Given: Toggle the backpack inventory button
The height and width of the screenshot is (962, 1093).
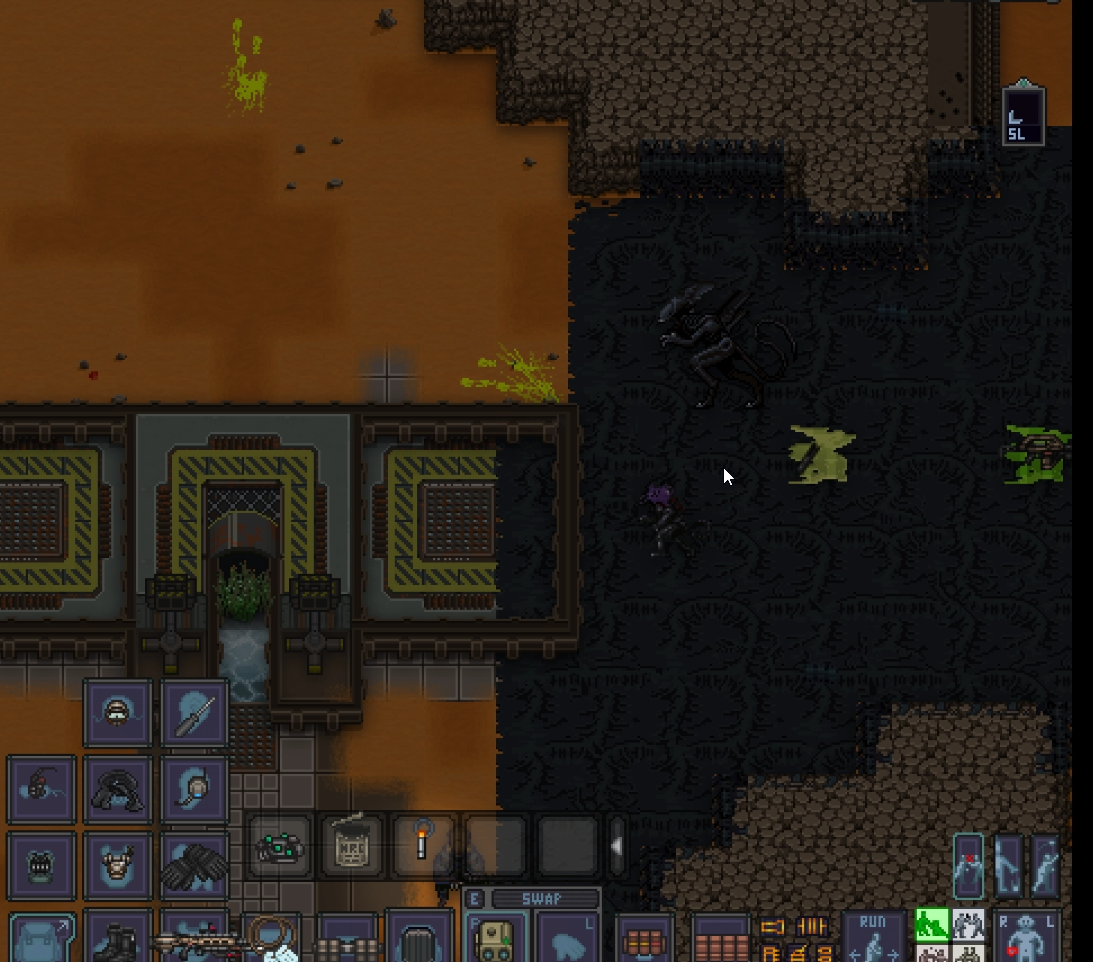Looking at the screenshot, I should [41, 938].
